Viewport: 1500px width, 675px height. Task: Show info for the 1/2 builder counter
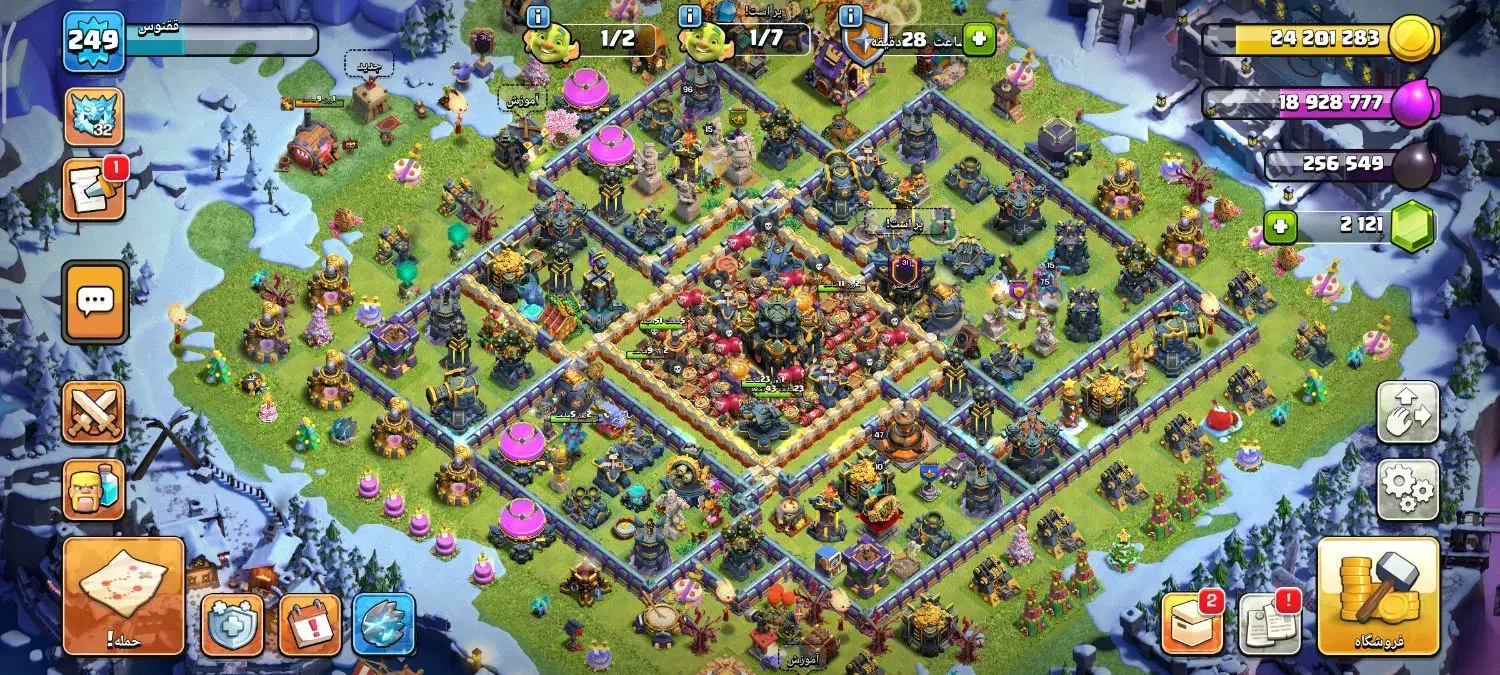(x=538, y=17)
